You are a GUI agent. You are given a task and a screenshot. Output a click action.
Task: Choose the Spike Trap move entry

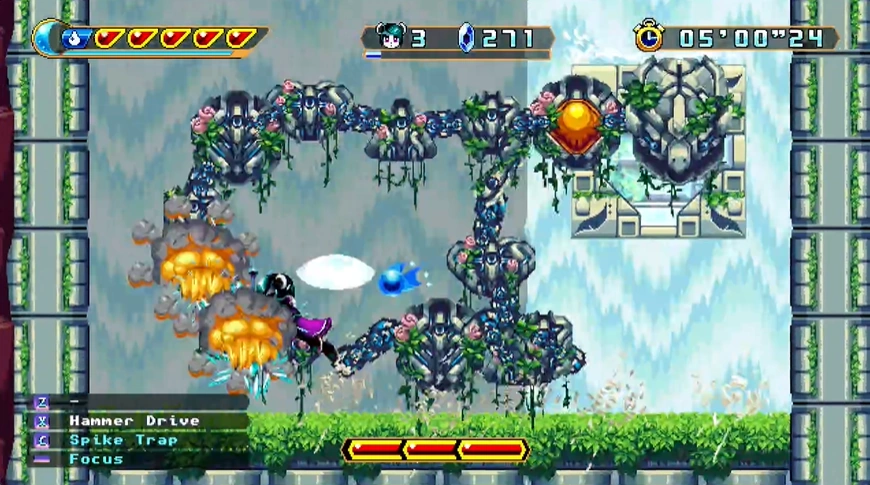coord(123,440)
